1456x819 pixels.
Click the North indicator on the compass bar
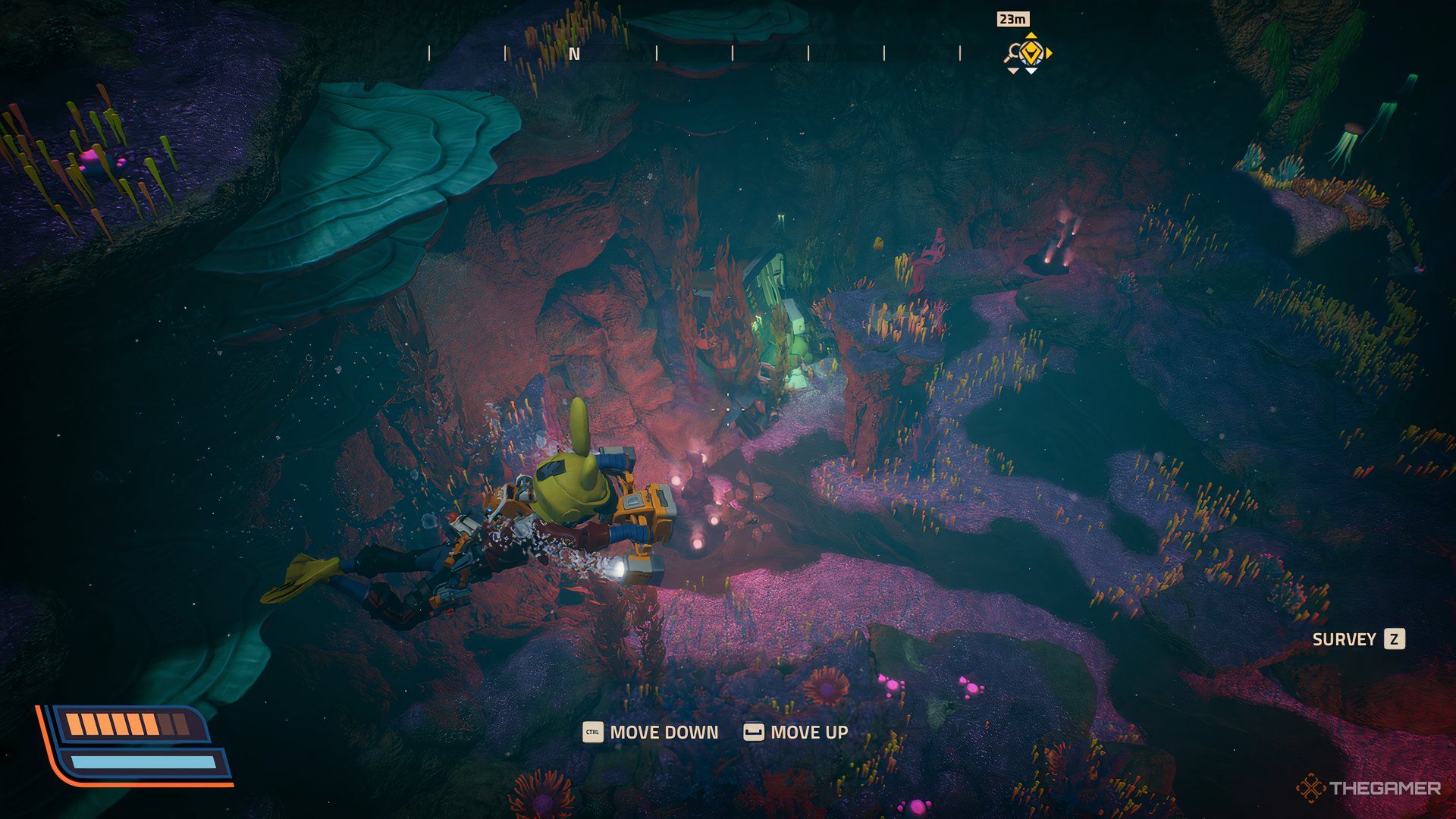click(x=574, y=54)
